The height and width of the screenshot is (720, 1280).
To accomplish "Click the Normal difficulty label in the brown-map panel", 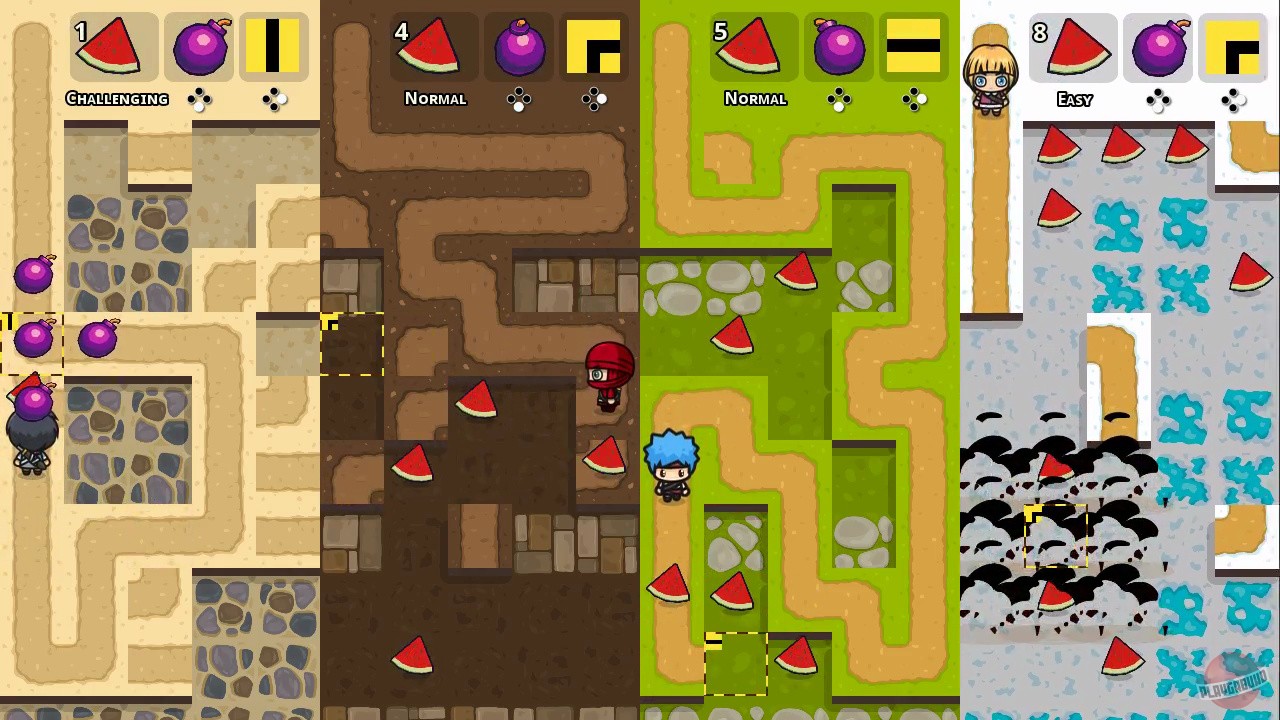I will click(435, 98).
